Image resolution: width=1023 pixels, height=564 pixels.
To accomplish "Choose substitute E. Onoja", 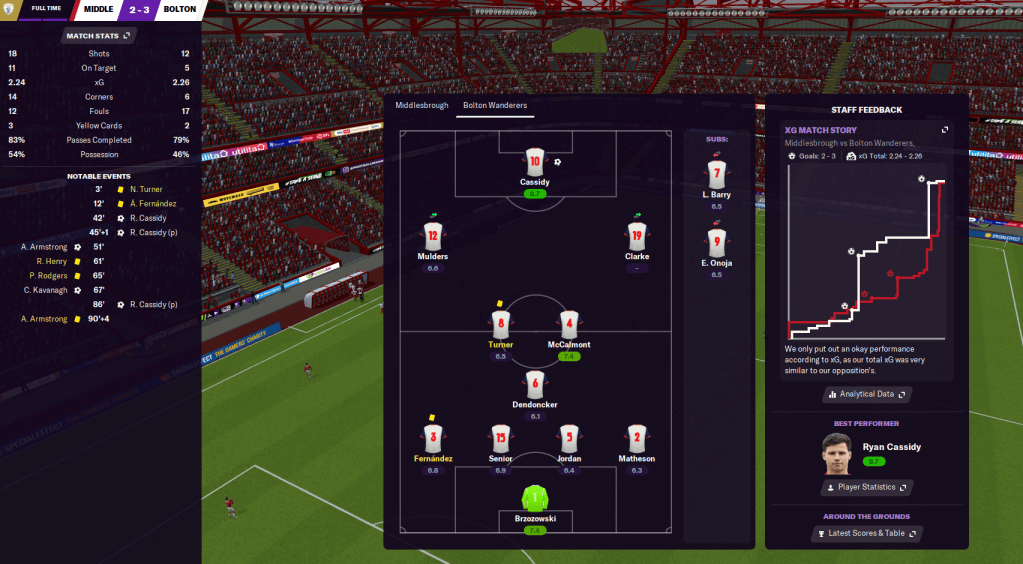I will point(716,242).
